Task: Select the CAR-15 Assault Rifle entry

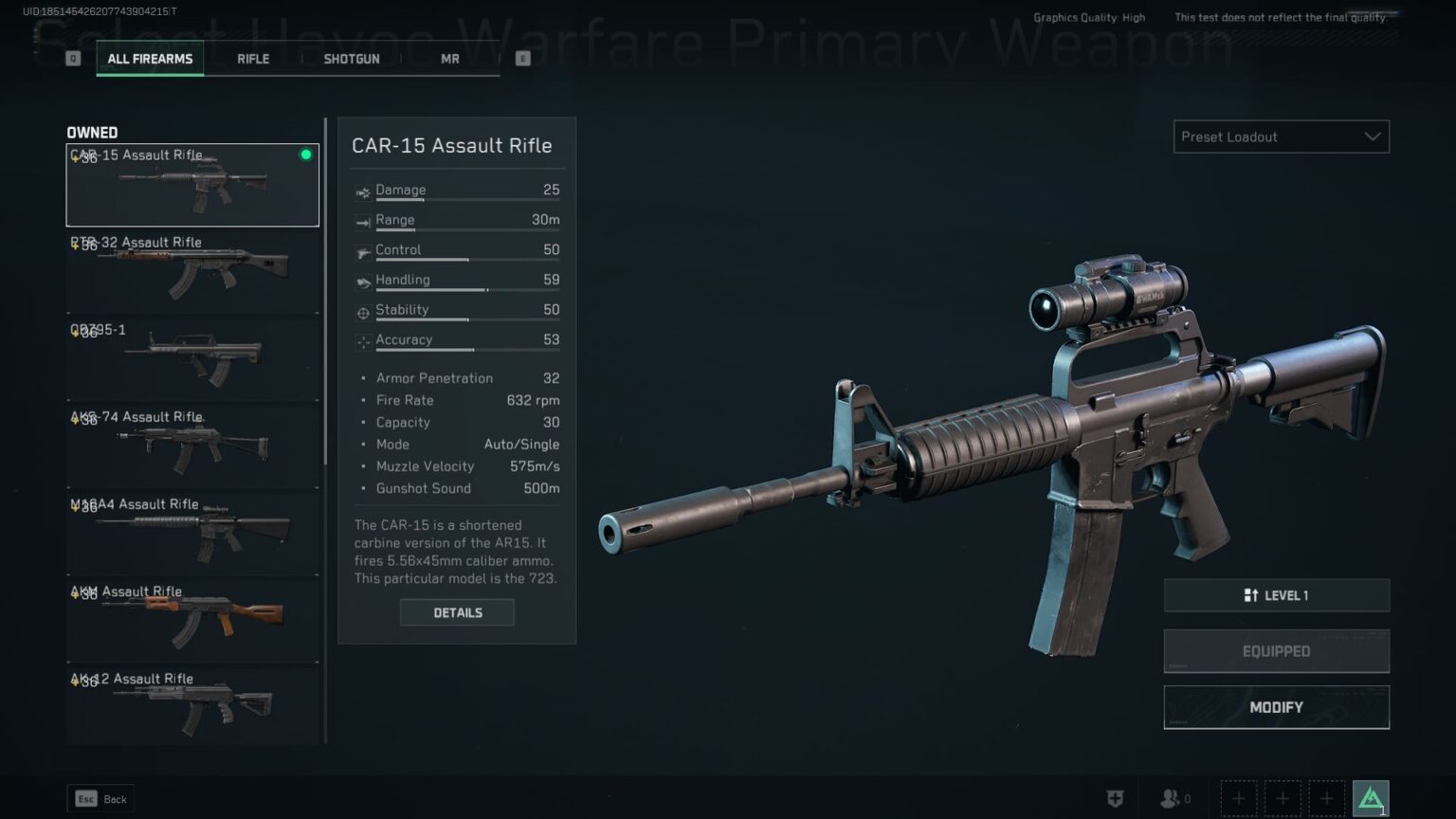Action: coord(192,185)
